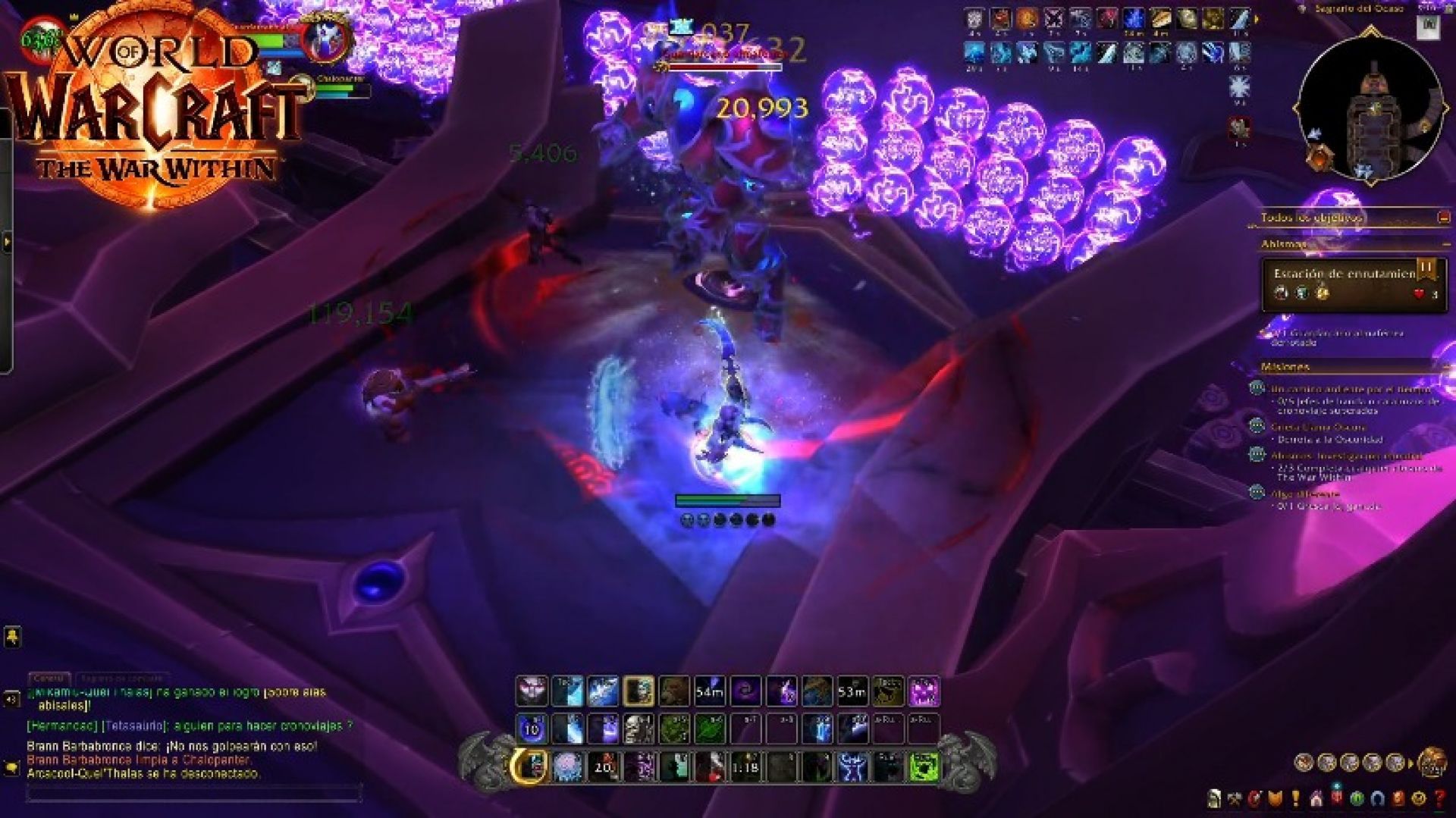Click the chat input box

(x=193, y=794)
